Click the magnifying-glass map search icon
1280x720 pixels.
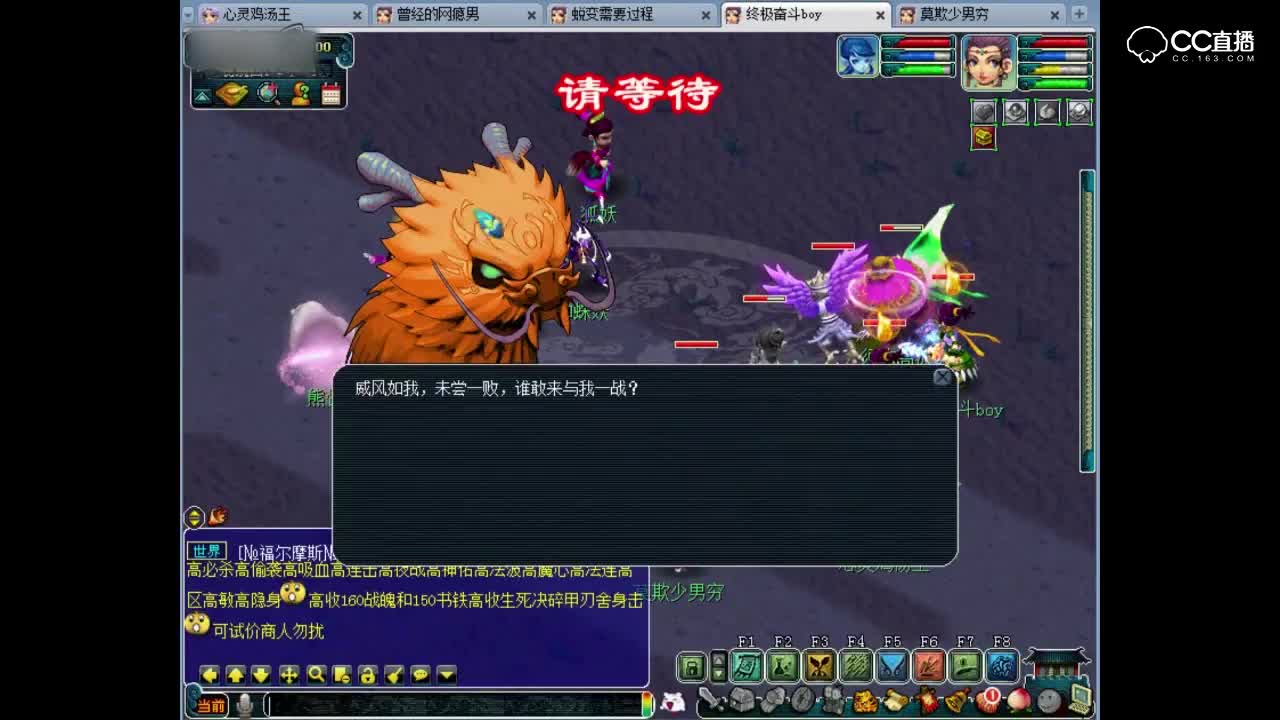tap(266, 93)
